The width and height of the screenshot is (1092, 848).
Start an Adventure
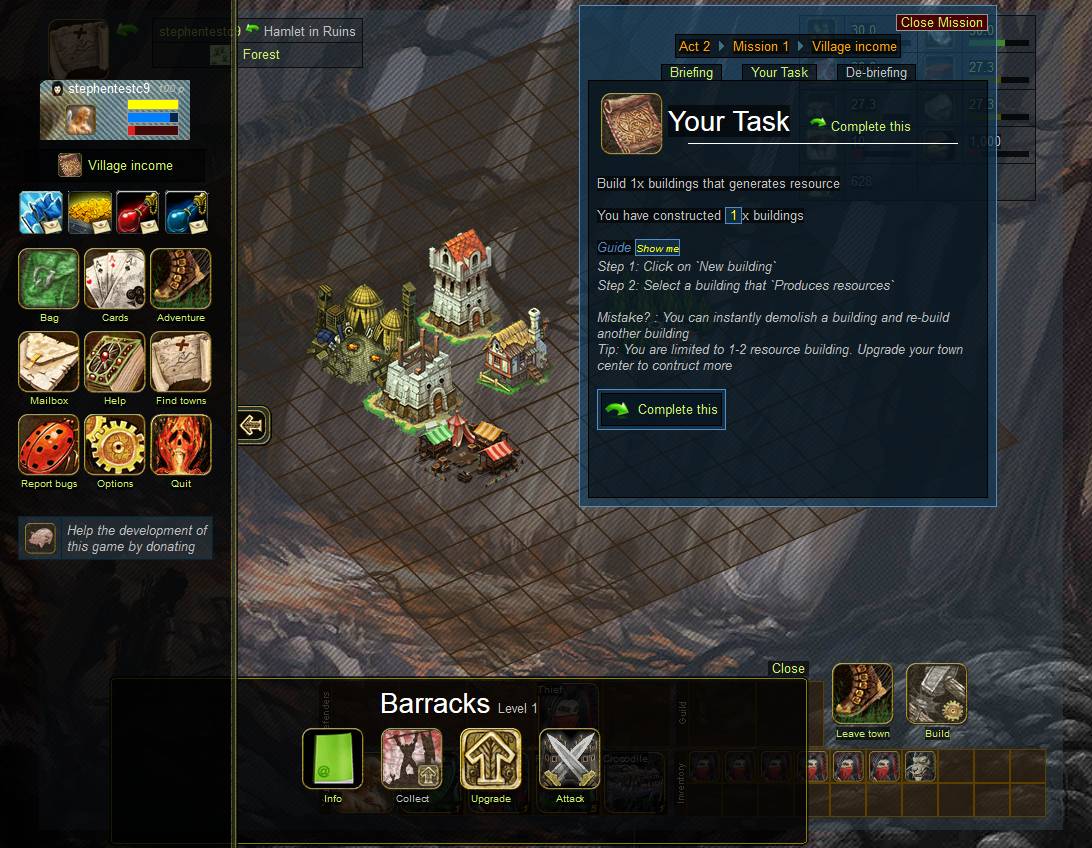(181, 279)
